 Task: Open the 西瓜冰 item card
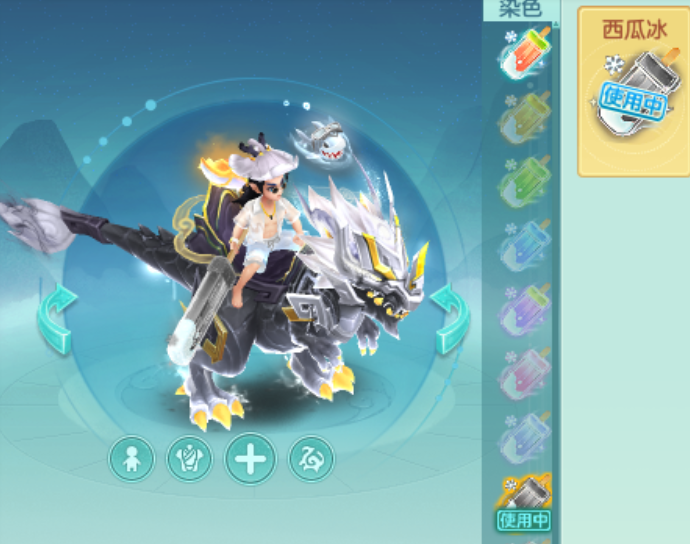pyautogui.click(x=632, y=92)
